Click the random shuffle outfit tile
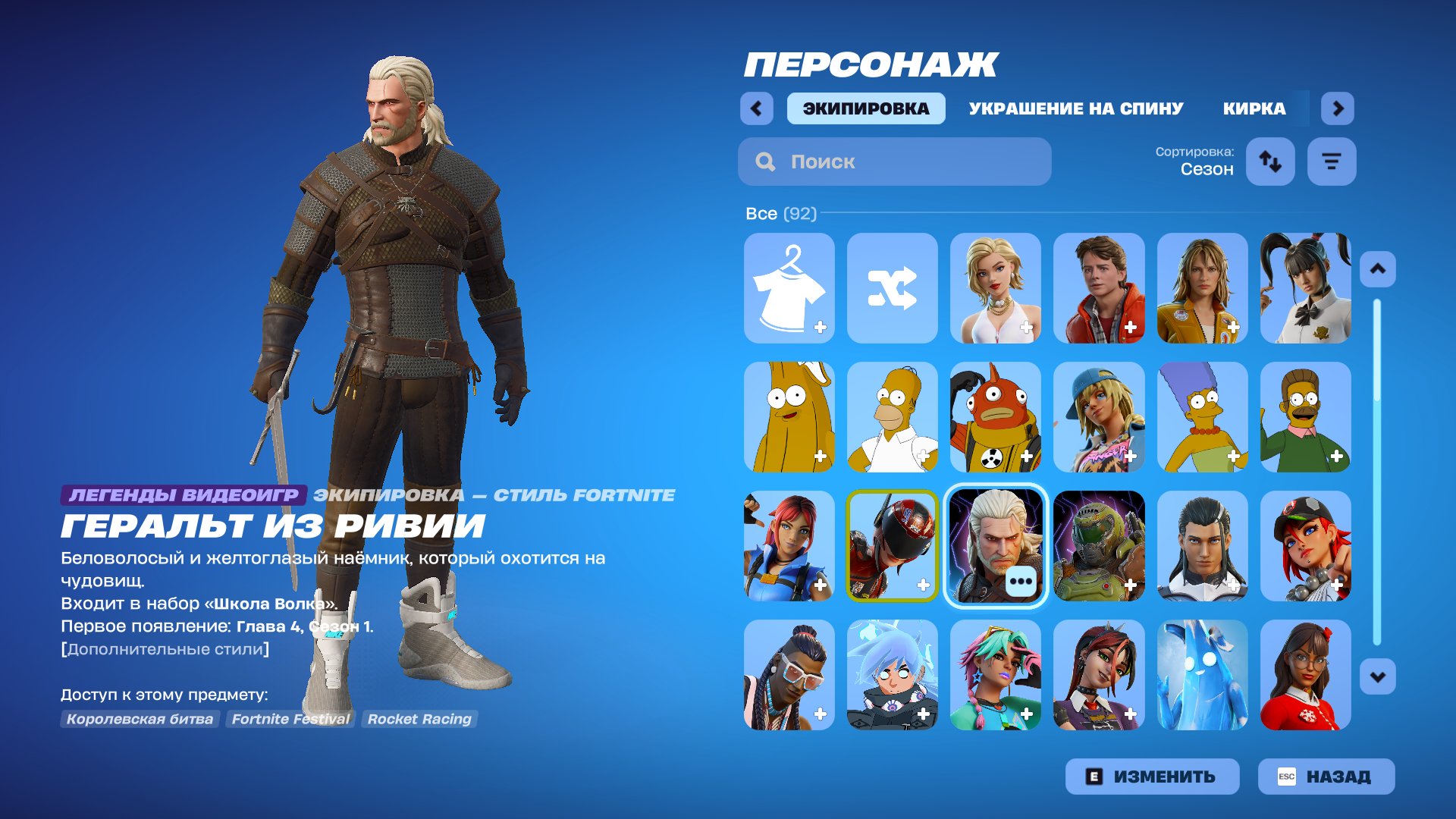The width and height of the screenshot is (1456, 819). point(893,288)
